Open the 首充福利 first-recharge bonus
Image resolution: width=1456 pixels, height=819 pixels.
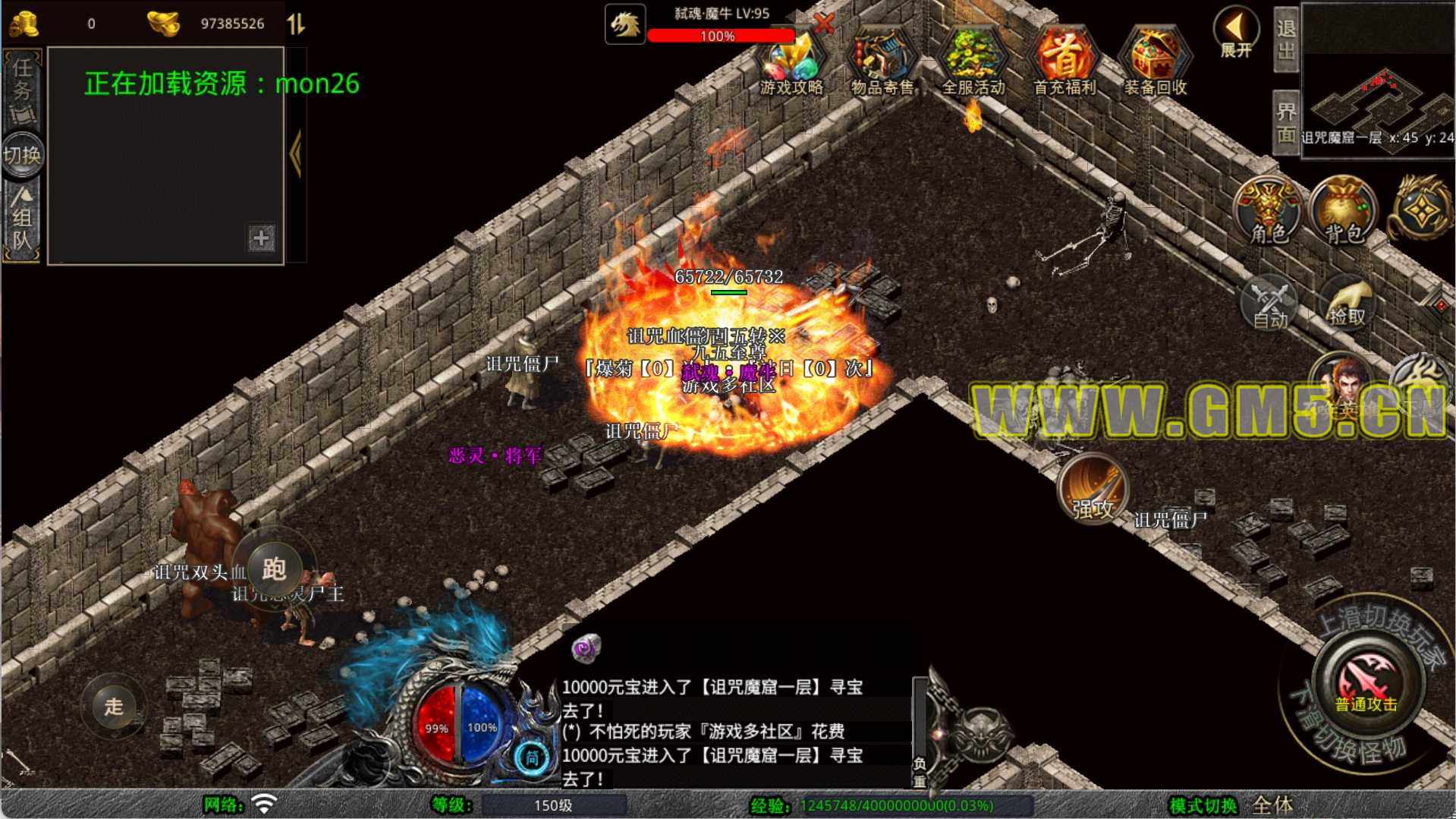pyautogui.click(x=1064, y=62)
